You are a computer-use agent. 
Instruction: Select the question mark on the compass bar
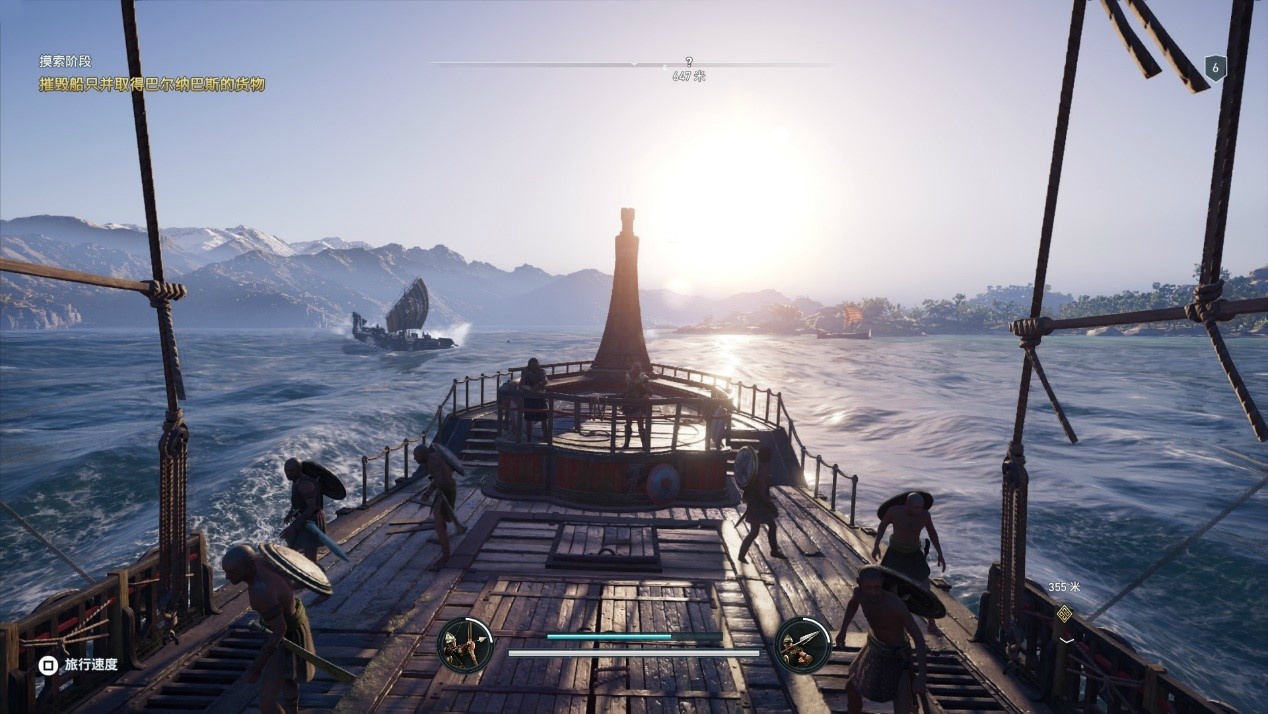pos(689,62)
